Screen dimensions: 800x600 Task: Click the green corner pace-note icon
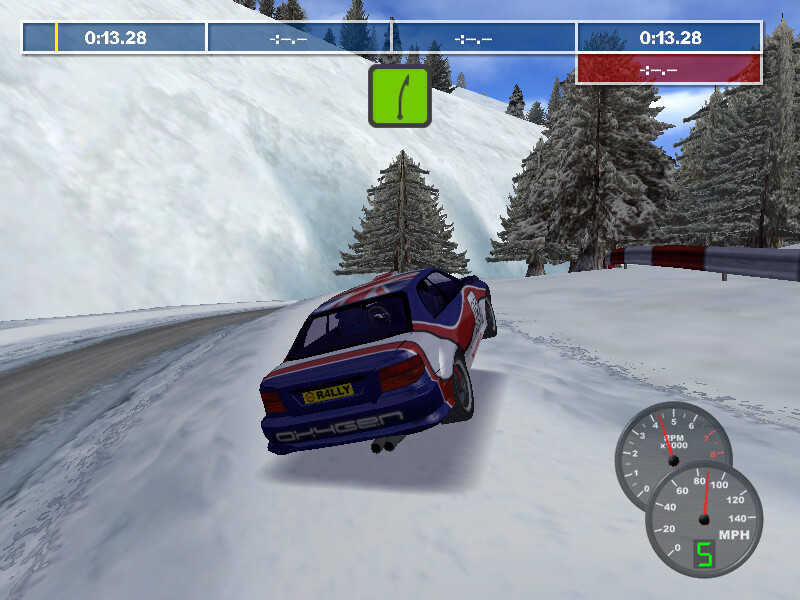click(399, 96)
